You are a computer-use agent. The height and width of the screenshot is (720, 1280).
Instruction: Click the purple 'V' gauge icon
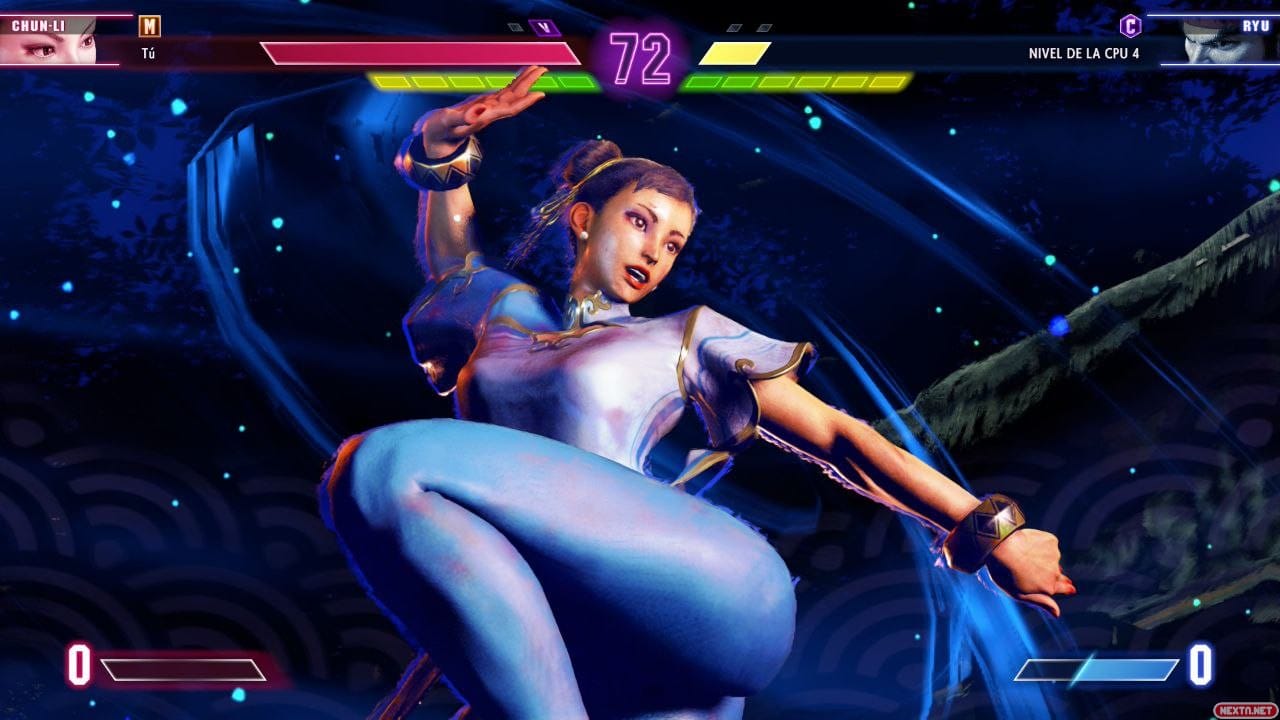point(544,26)
